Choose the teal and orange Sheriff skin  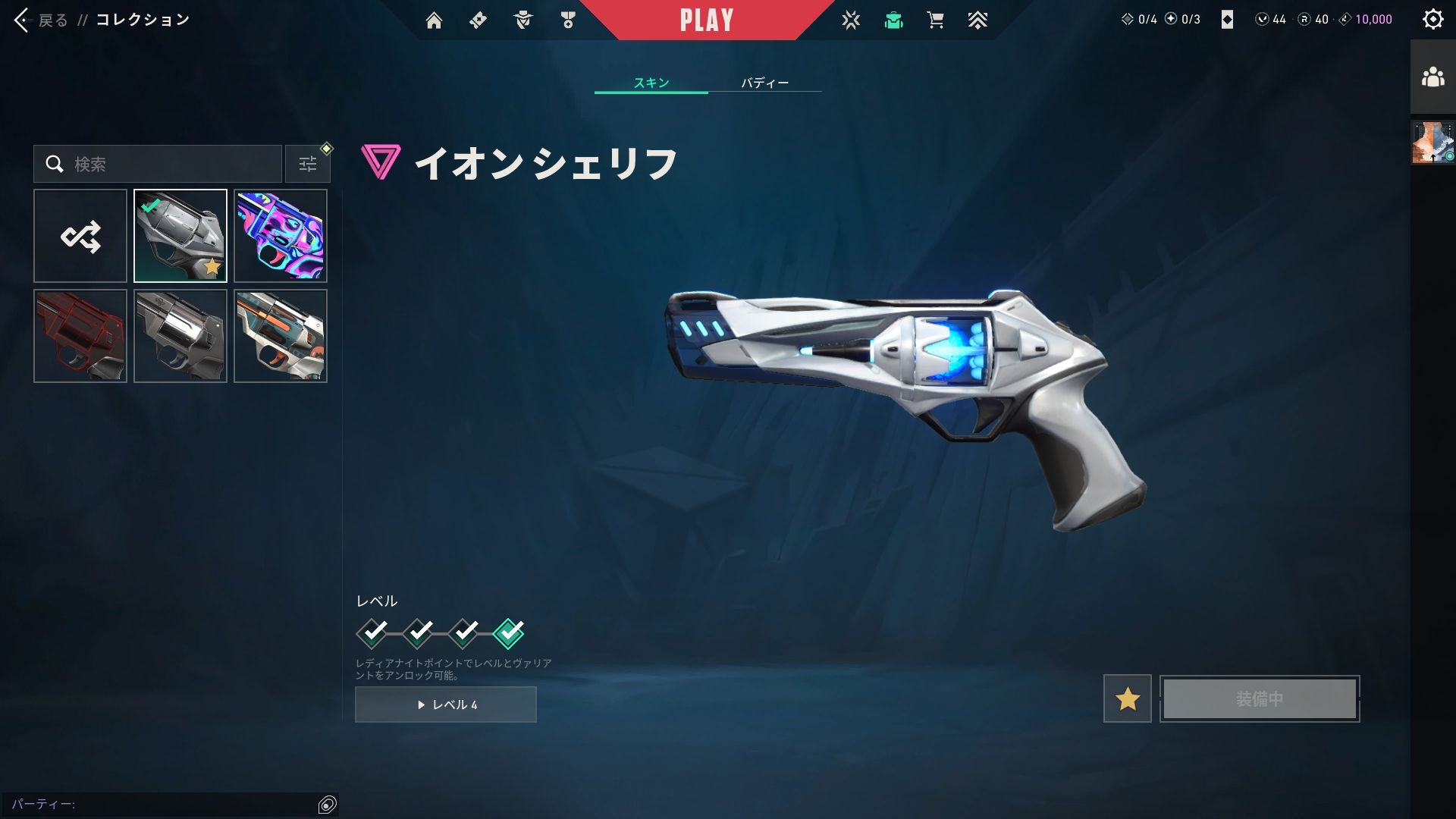281,336
